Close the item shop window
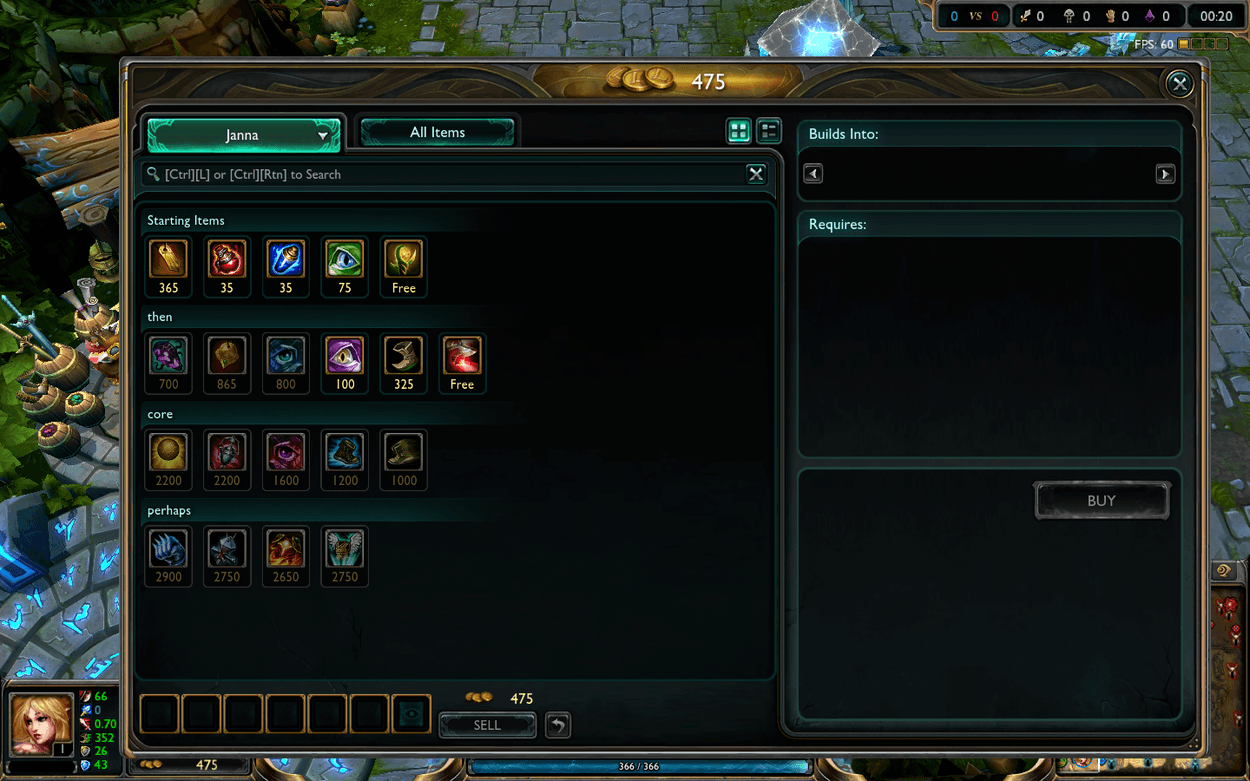 click(x=1179, y=84)
